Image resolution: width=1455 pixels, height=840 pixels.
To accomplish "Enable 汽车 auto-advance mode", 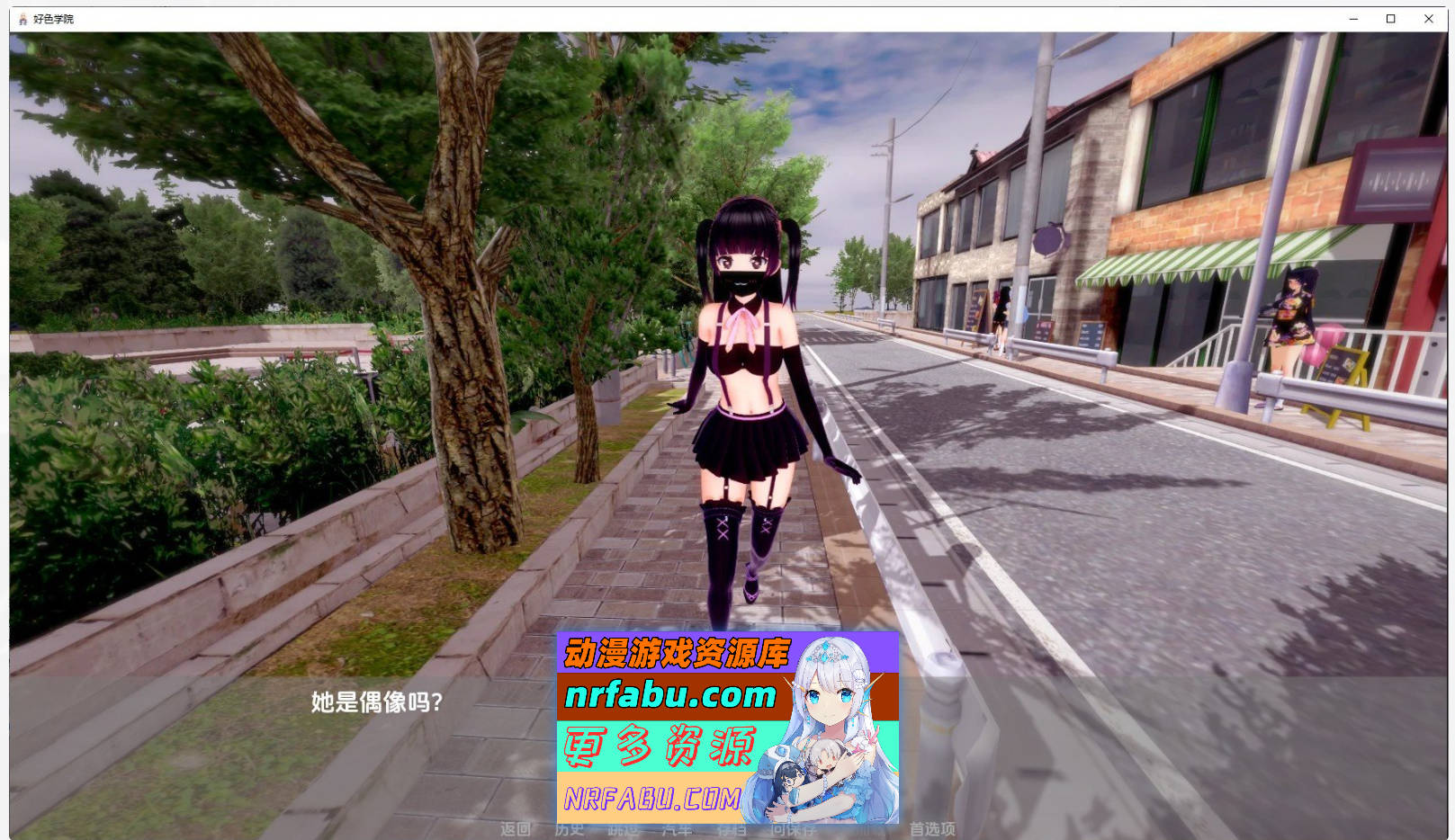I will coord(675,830).
